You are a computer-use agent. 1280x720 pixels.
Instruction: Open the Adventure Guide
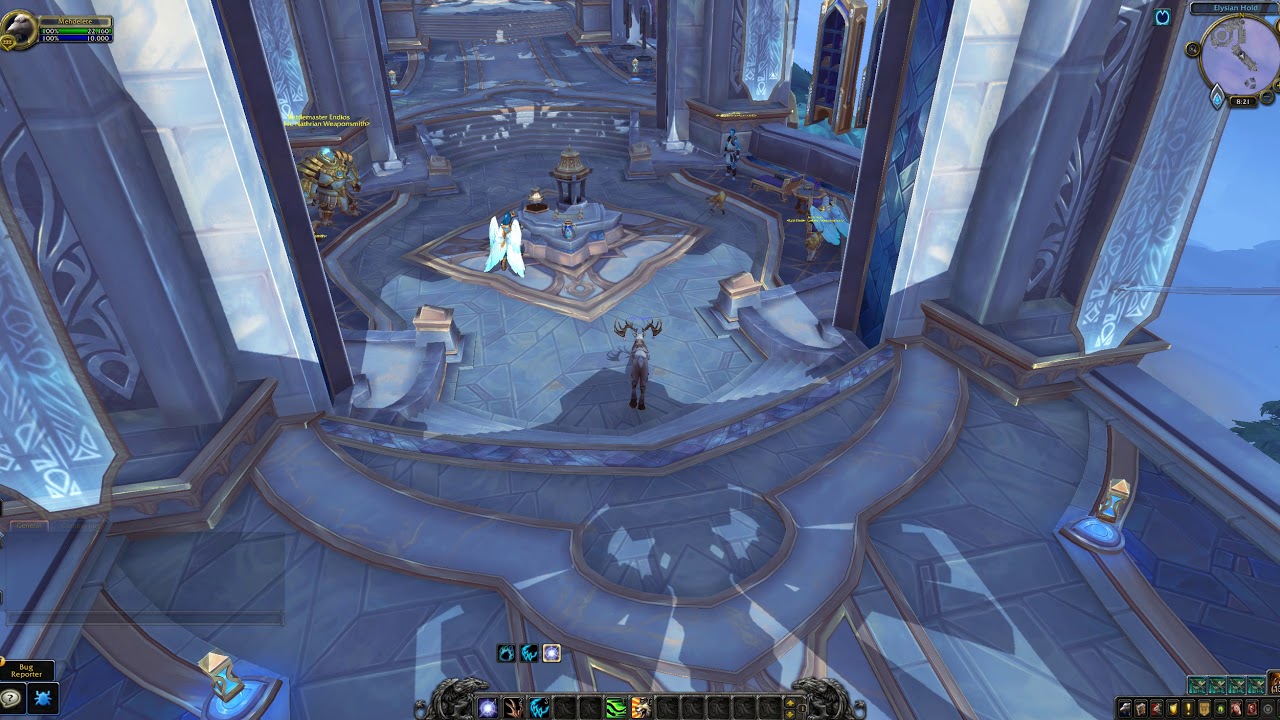1250,707
